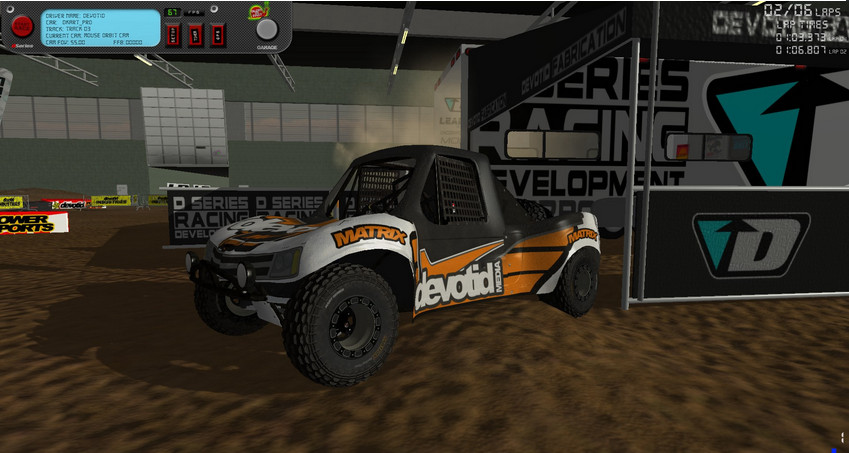Go to the Garage using the gray knob
This screenshot has width=849, height=453.
point(267,29)
